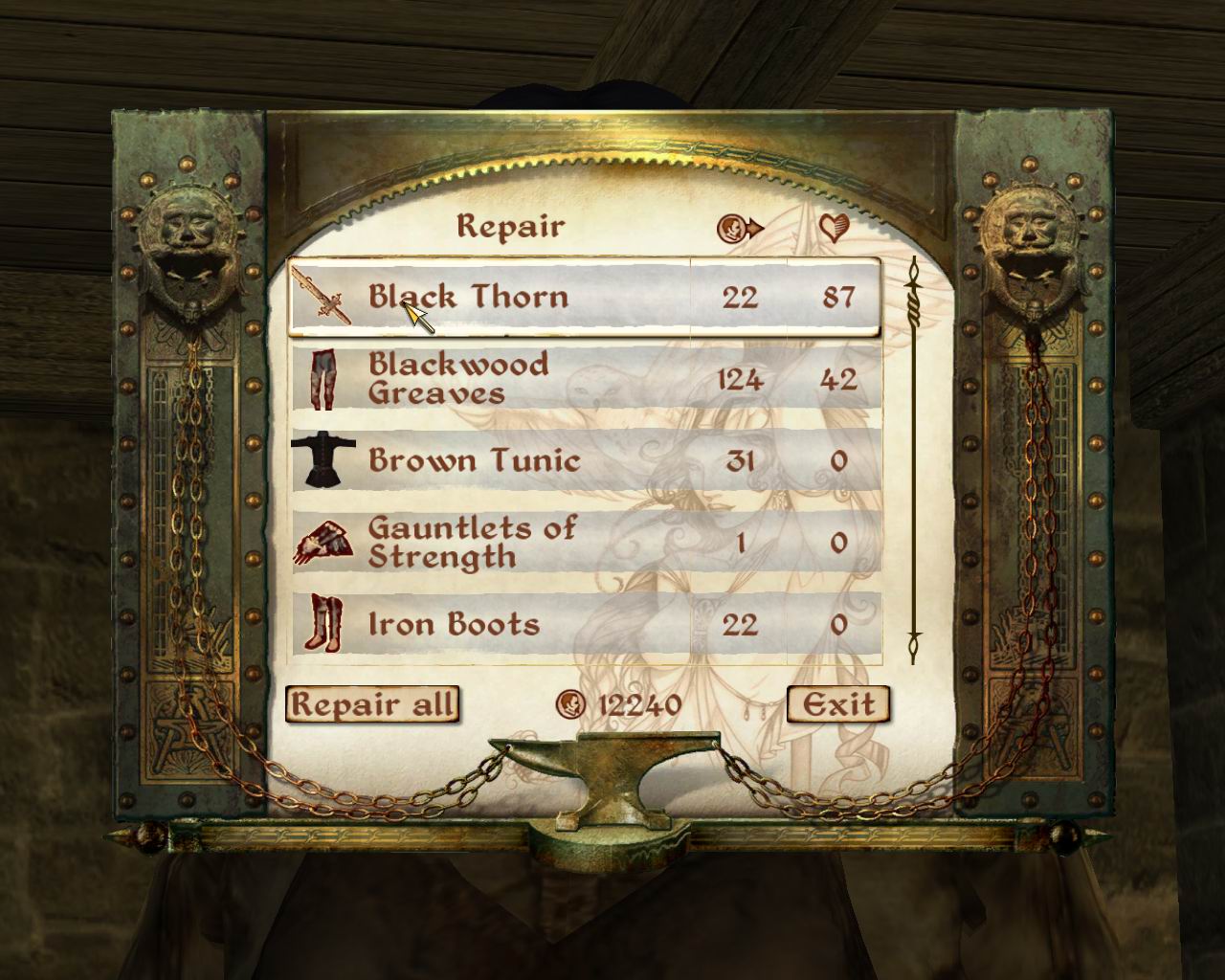
Task: Select Gauntlets of Strength in the list
Action: [x=584, y=542]
